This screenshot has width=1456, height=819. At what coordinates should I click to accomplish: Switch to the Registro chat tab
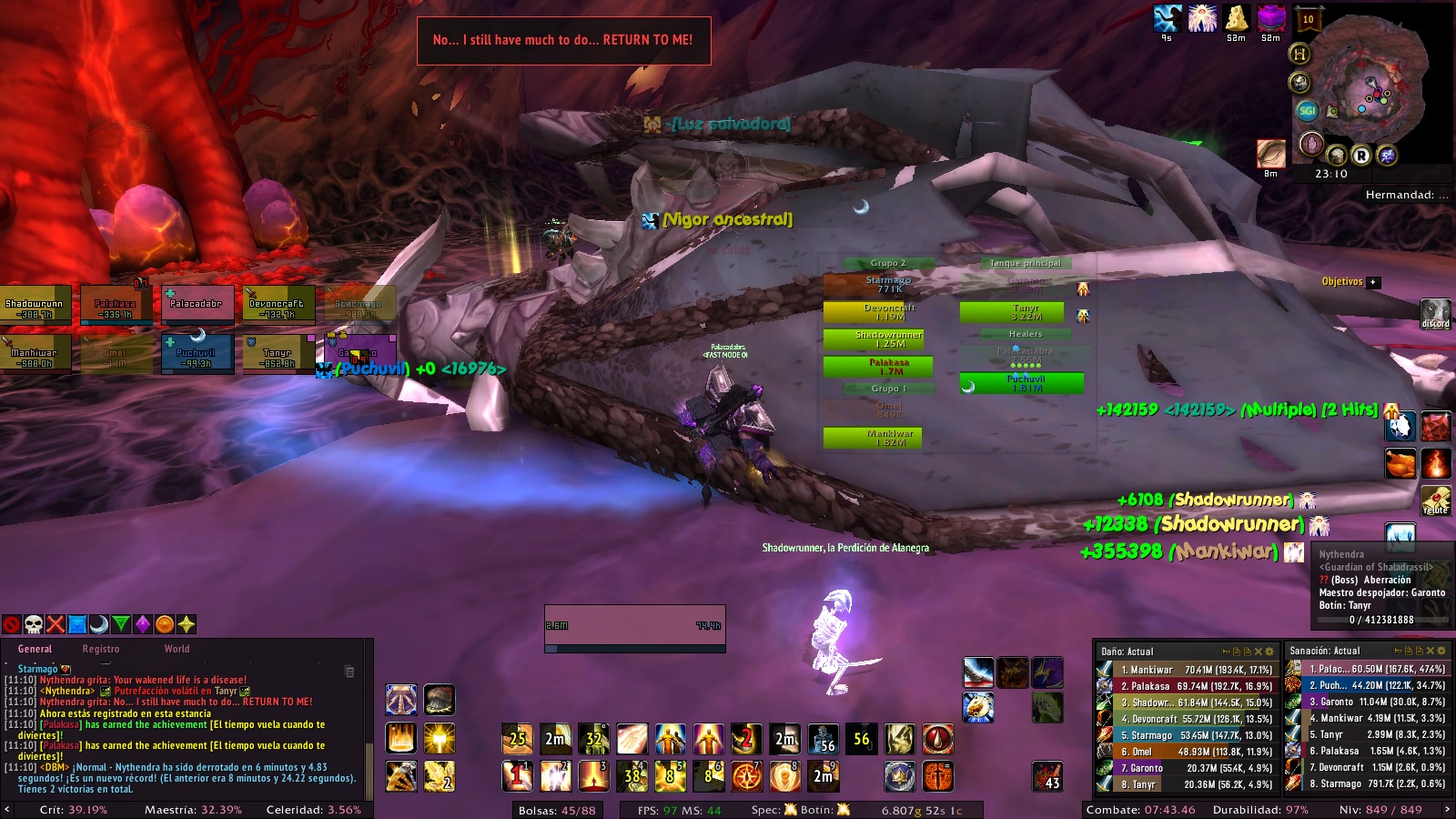(100, 649)
